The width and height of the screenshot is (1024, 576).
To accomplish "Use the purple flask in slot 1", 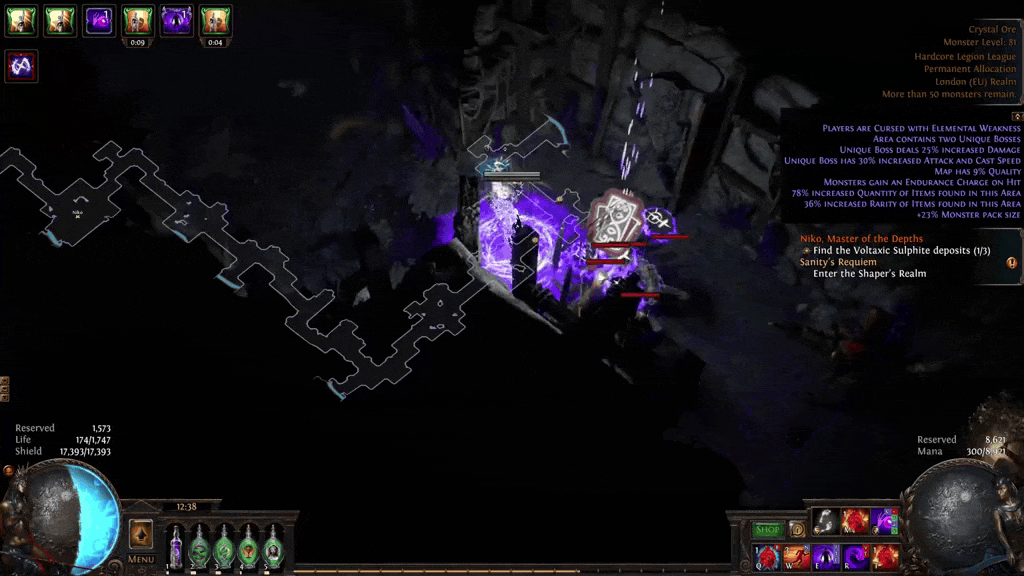I will [176, 546].
